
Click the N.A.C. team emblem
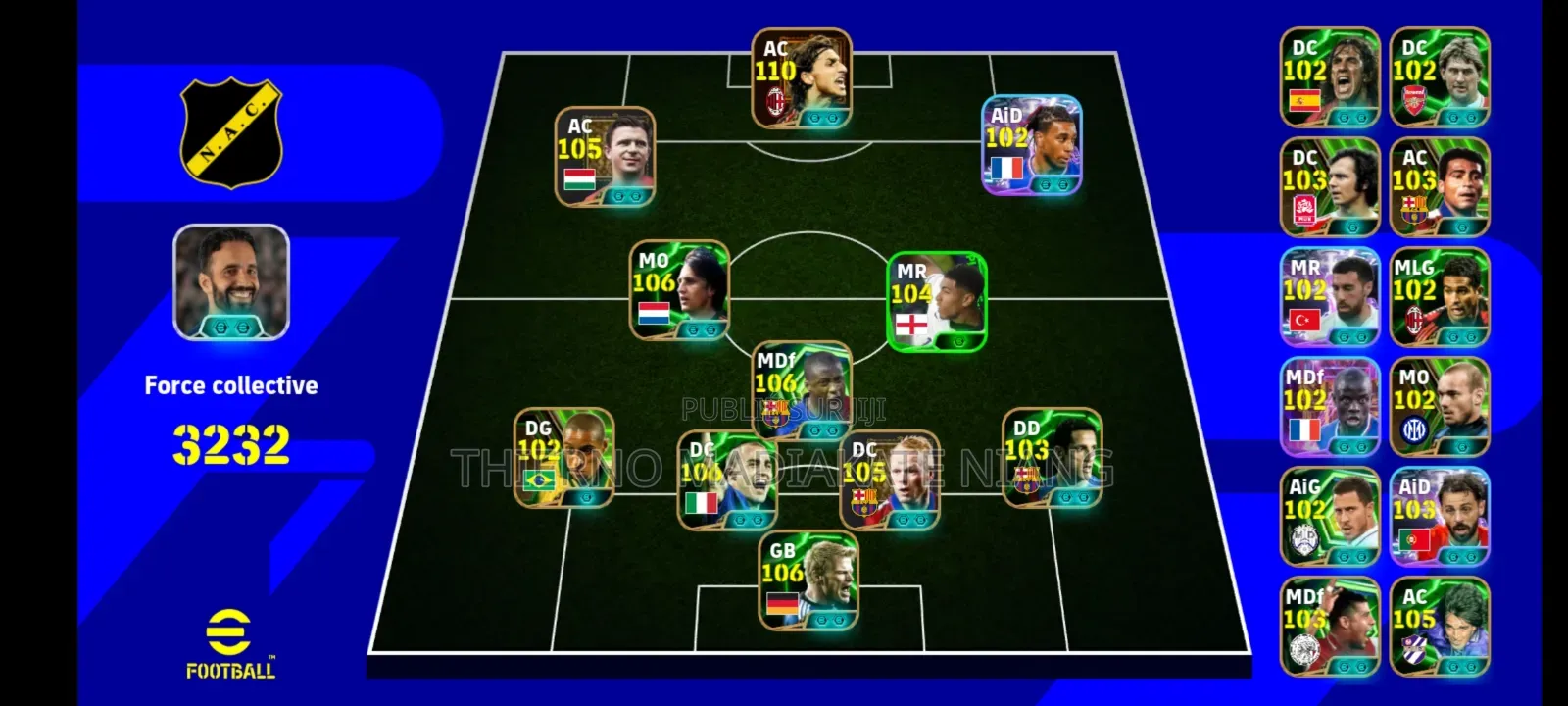tap(231, 133)
